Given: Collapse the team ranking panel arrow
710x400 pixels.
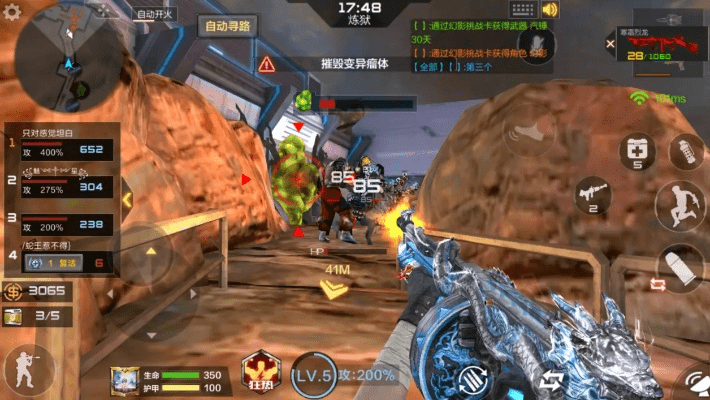Looking at the screenshot, I should click(127, 200).
